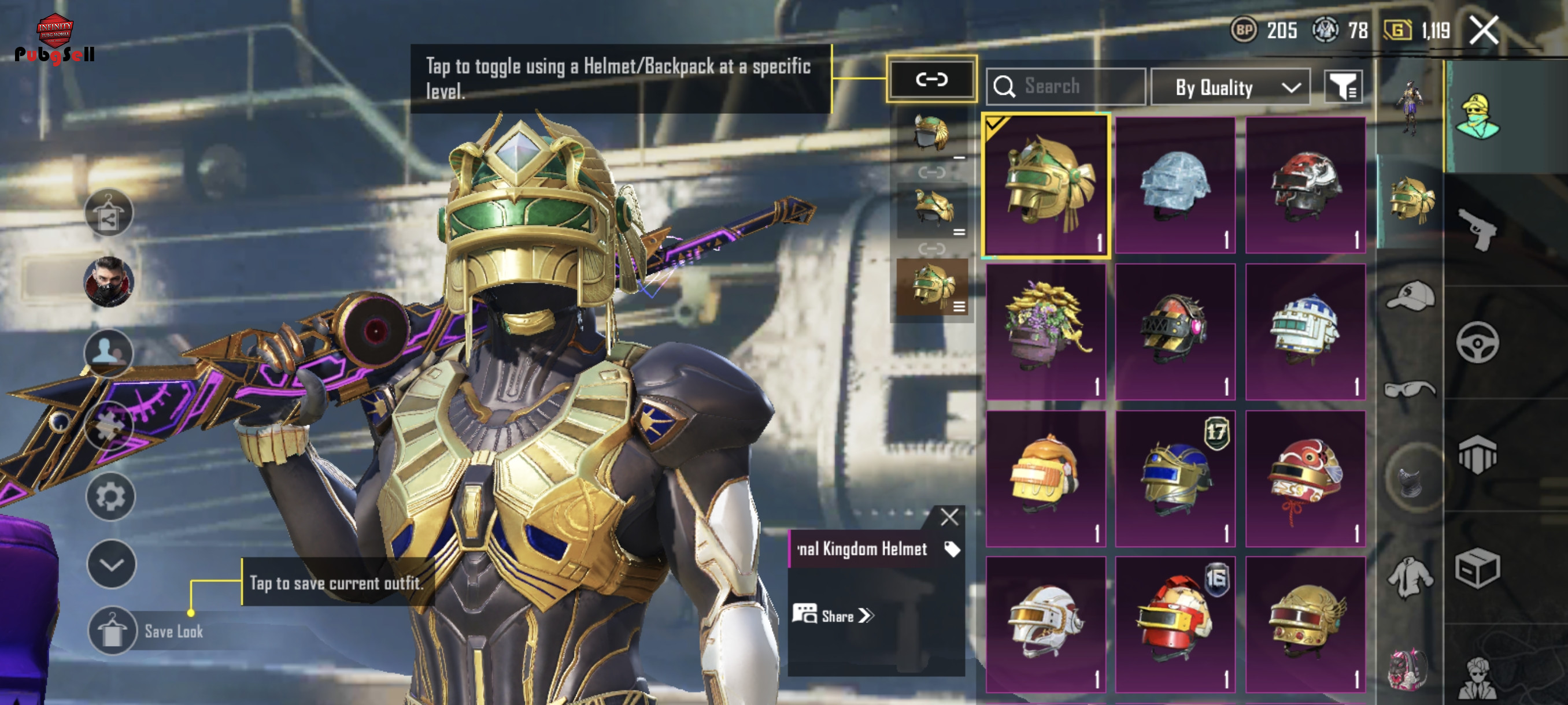
Task: Collapse the side menu with down arrow
Action: point(111,564)
